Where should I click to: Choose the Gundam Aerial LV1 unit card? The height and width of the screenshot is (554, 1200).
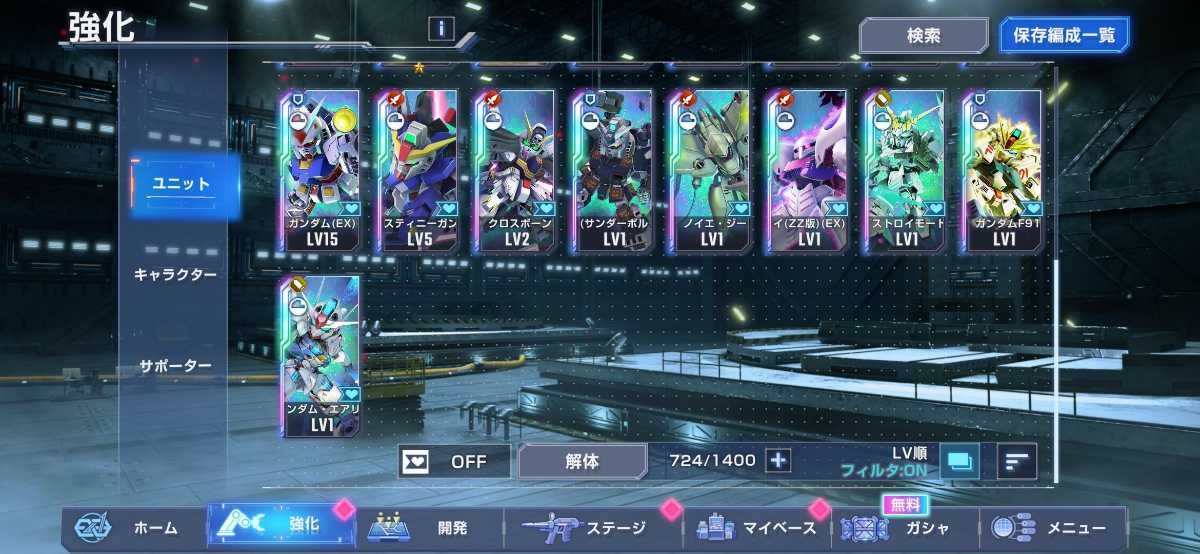click(322, 356)
